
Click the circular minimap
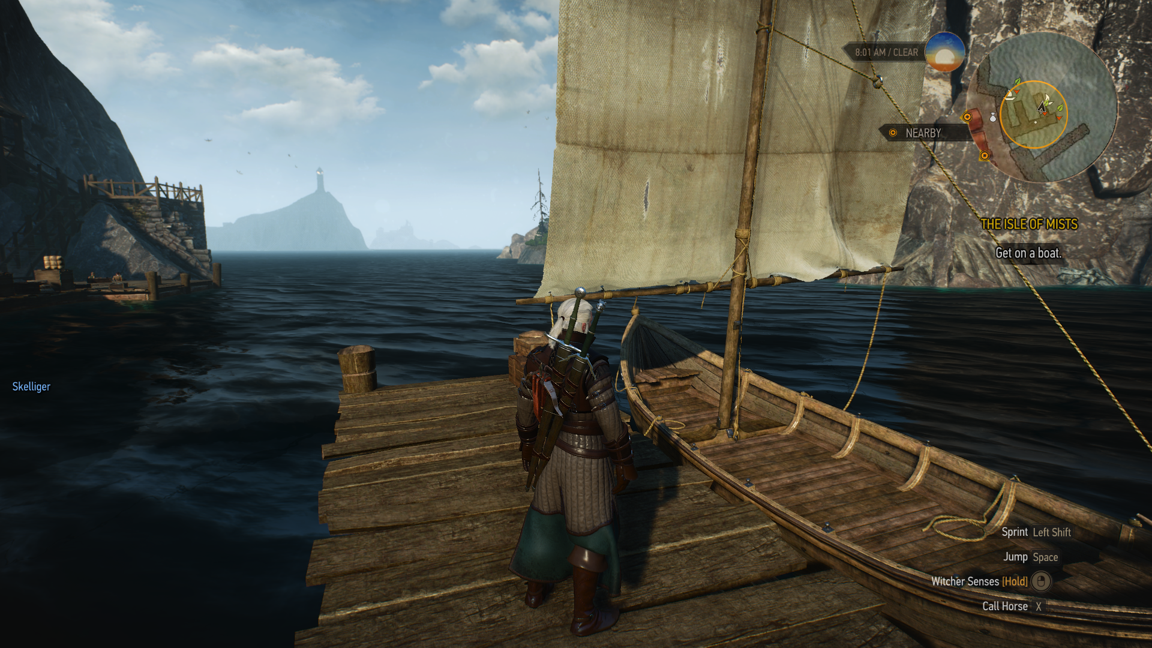[x=1041, y=108]
